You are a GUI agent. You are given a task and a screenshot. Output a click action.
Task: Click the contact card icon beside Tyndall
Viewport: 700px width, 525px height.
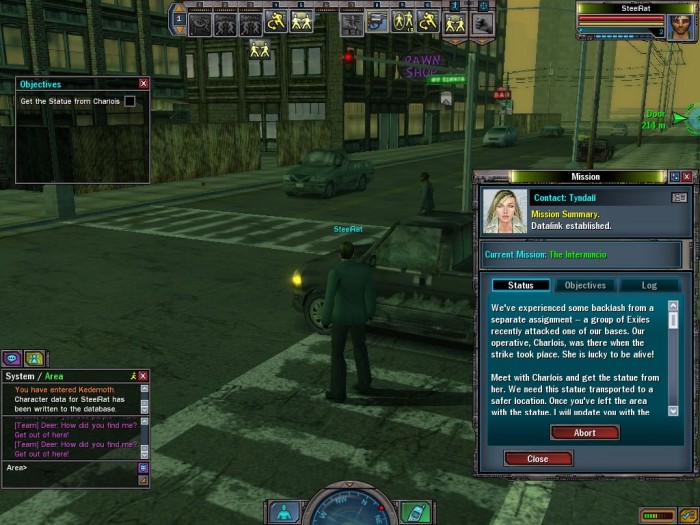pos(678,198)
